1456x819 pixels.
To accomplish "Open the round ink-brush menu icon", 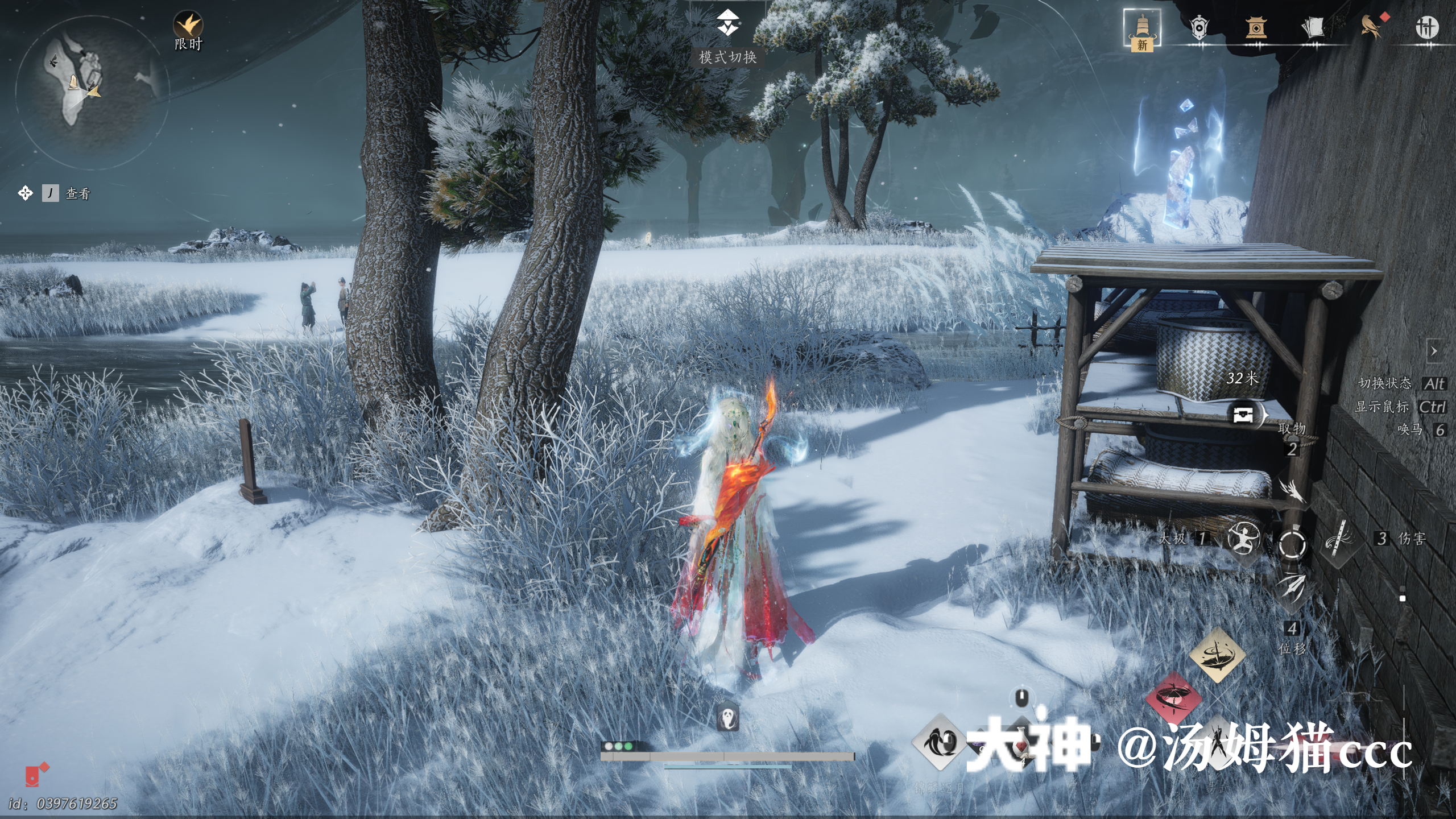I will (x=1426, y=28).
